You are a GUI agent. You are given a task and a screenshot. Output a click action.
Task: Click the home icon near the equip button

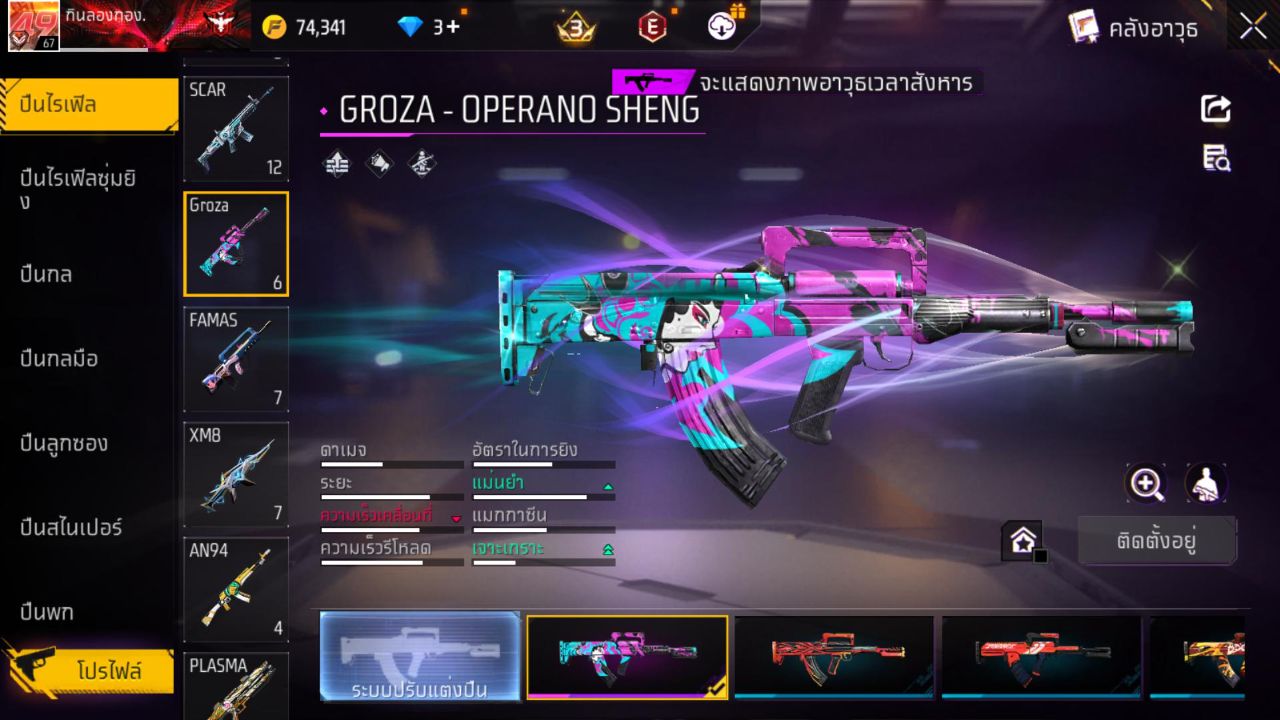point(1022,540)
